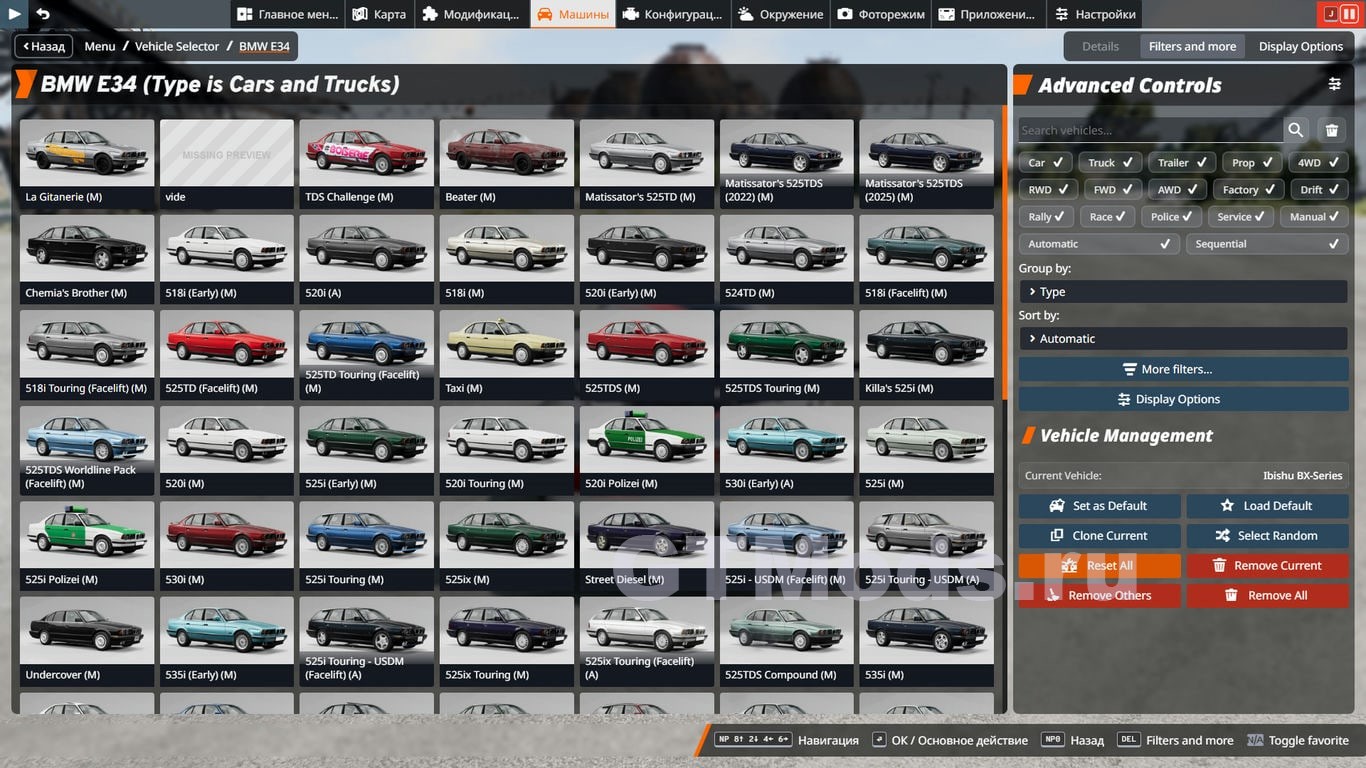1366x768 pixels.
Task: Open the More filters button
Action: [x=1183, y=369]
